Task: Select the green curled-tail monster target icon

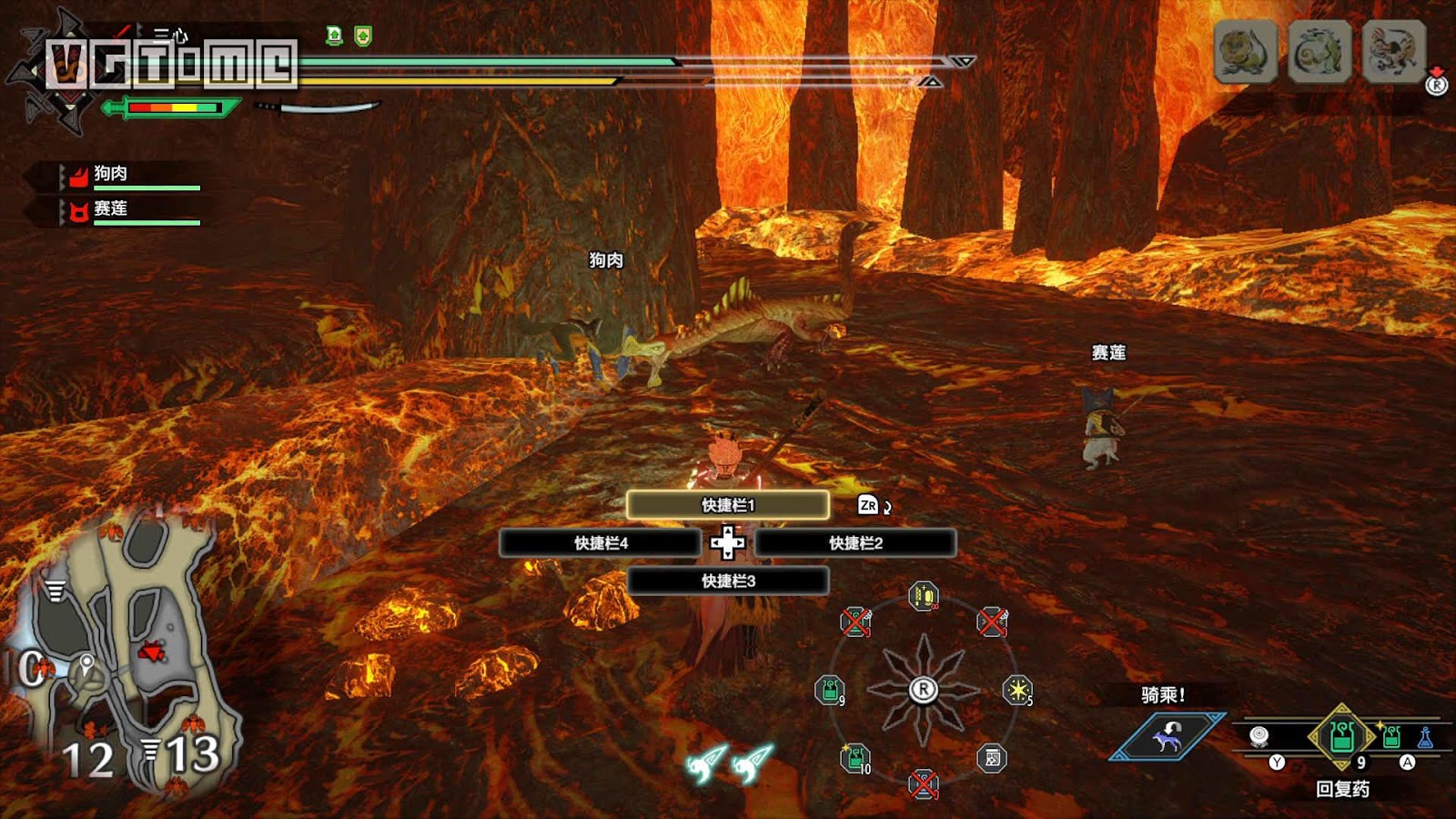Action: click(x=1319, y=53)
